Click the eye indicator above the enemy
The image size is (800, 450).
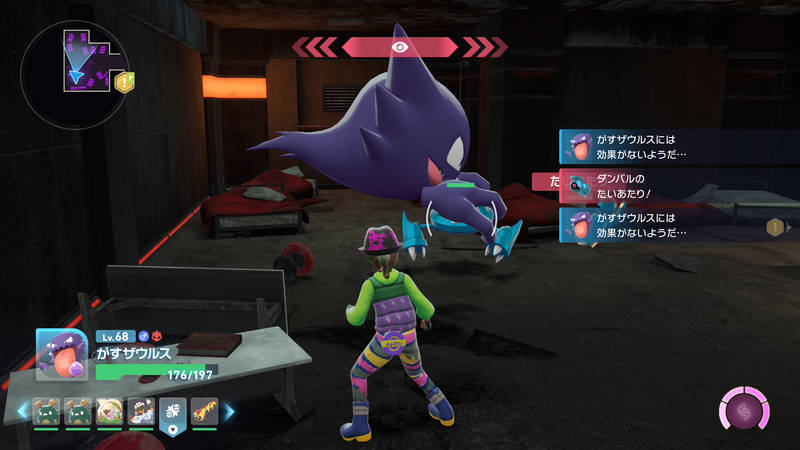coord(399,46)
